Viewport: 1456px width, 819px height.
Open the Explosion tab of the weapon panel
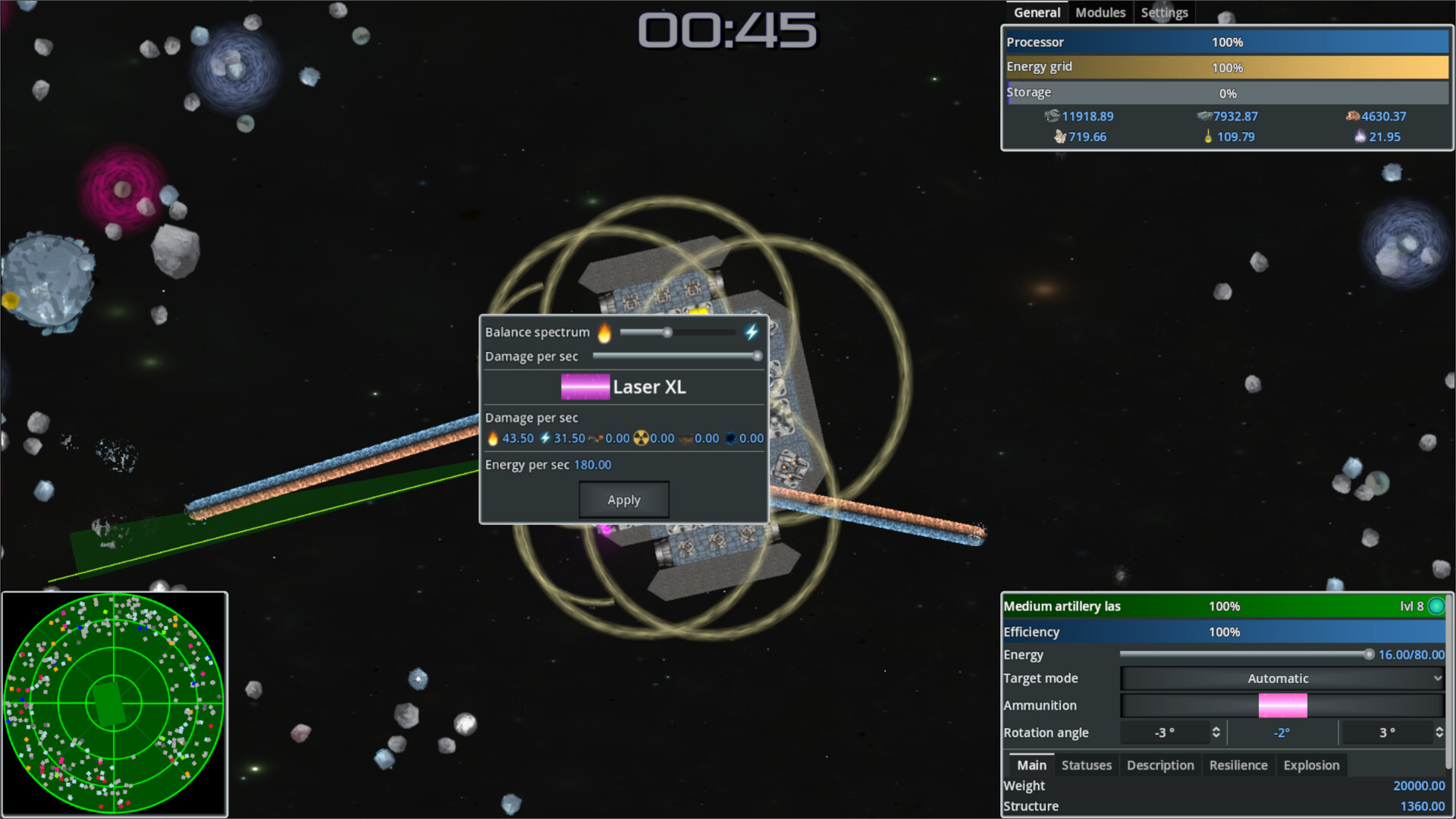[x=1311, y=765]
